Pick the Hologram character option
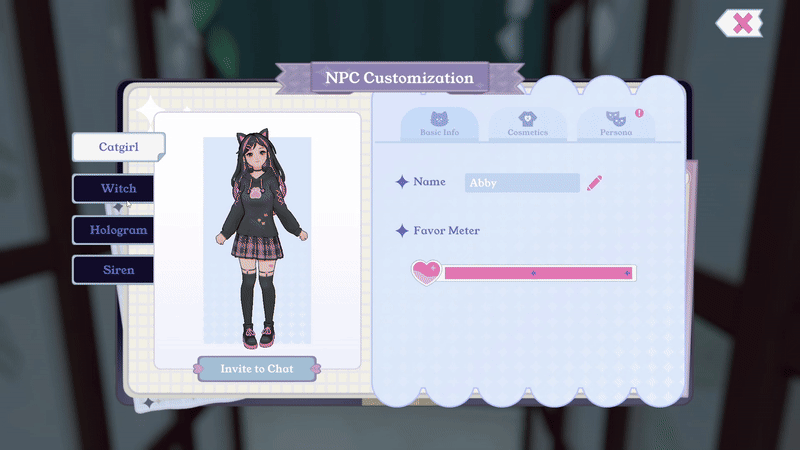 pos(117,229)
